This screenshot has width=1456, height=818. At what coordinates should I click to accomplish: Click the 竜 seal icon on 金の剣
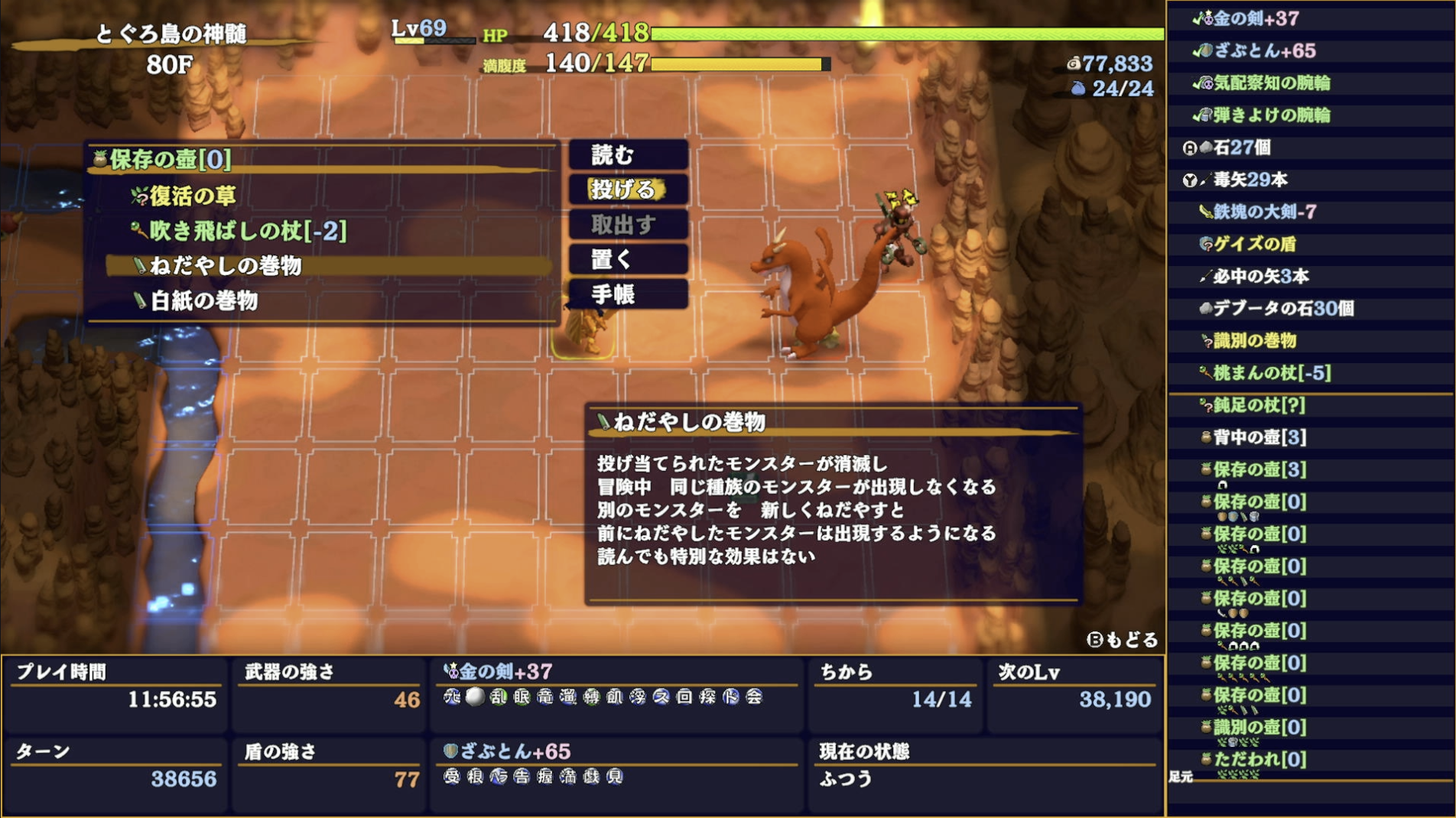tap(546, 697)
